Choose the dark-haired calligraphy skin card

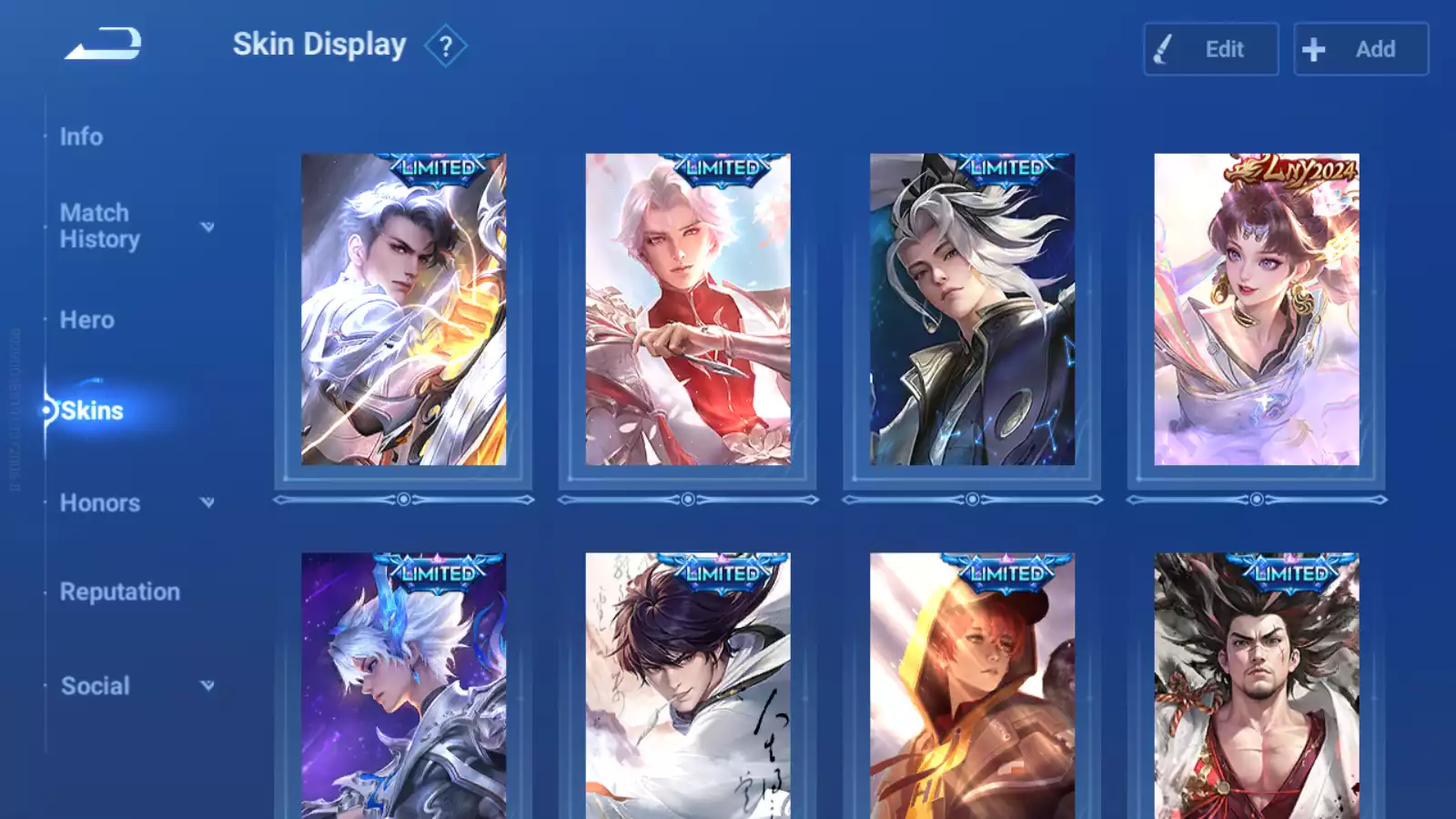(688, 687)
